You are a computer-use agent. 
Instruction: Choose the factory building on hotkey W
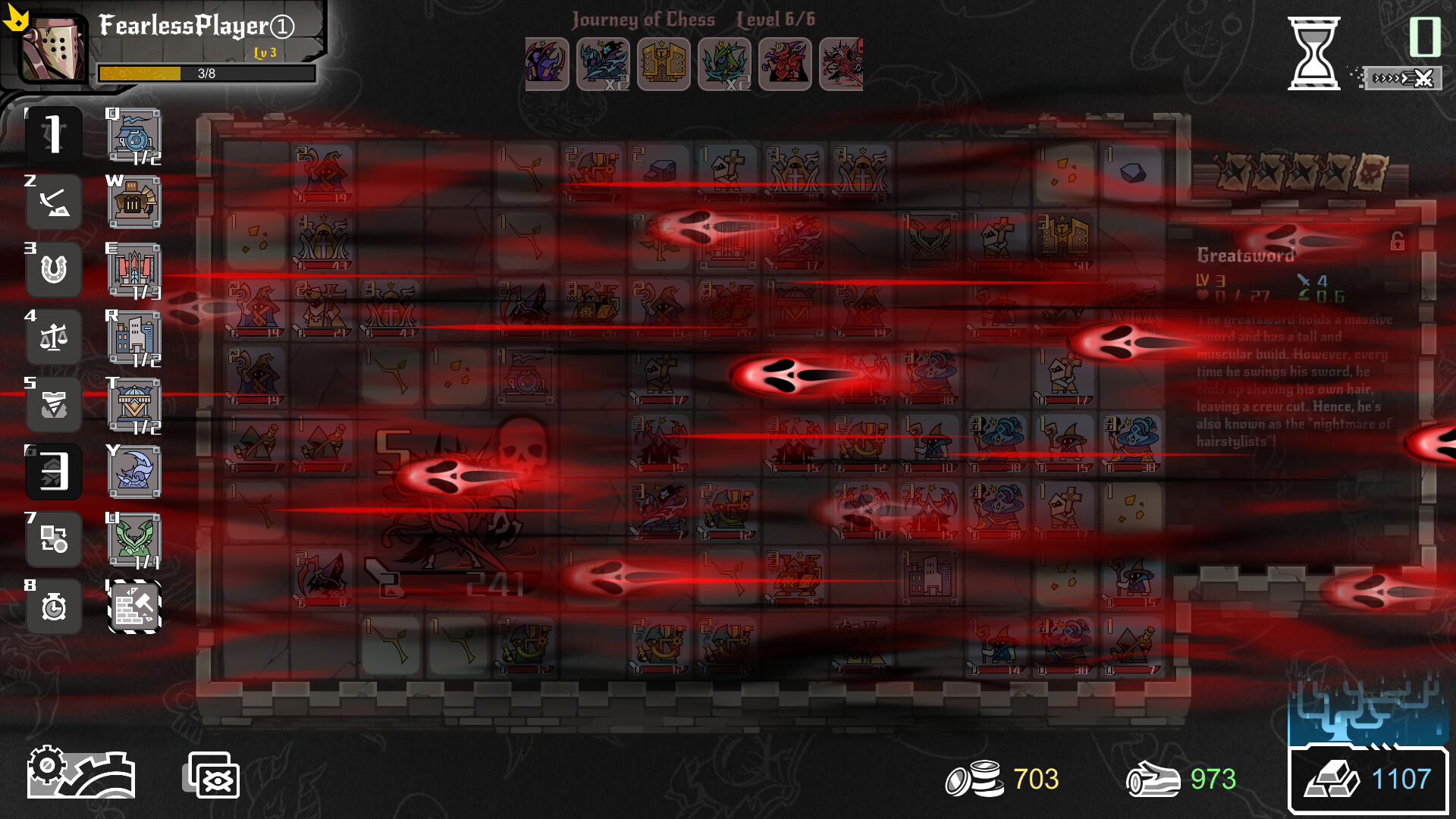(134, 202)
